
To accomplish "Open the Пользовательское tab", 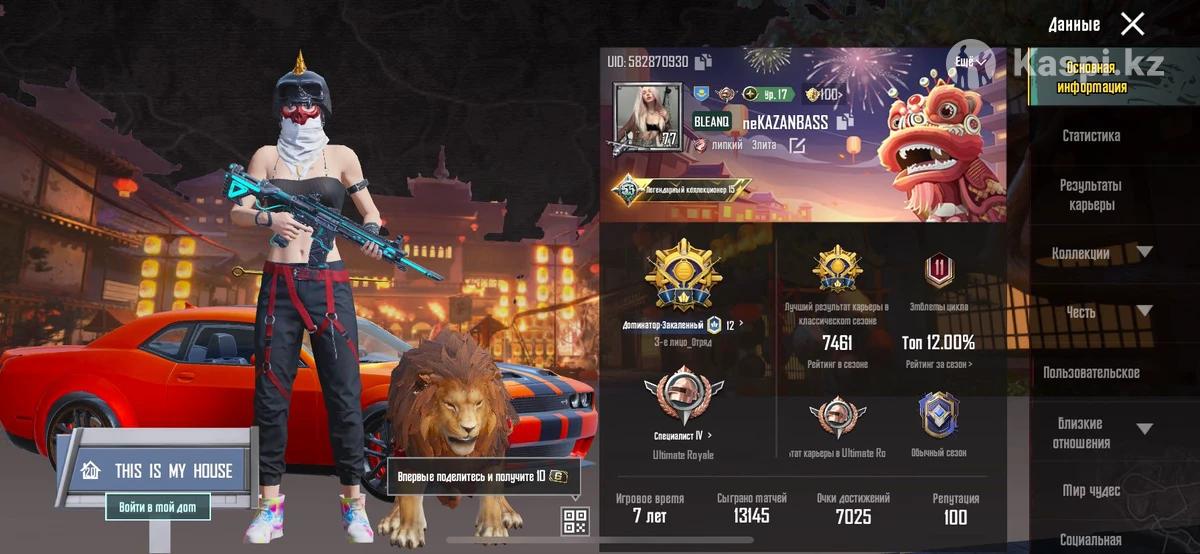I will [1091, 373].
